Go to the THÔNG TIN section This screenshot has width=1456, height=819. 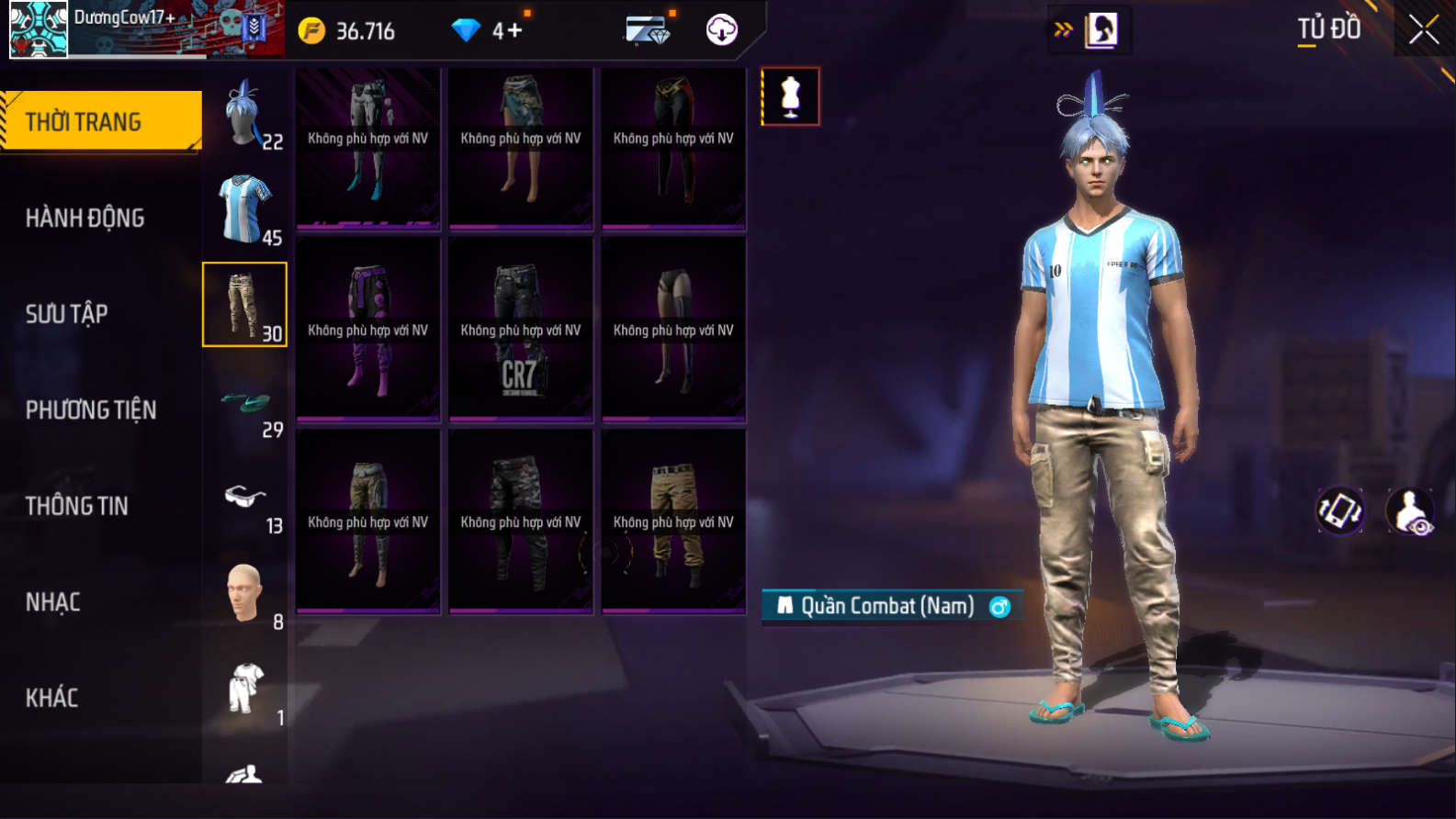[x=76, y=506]
